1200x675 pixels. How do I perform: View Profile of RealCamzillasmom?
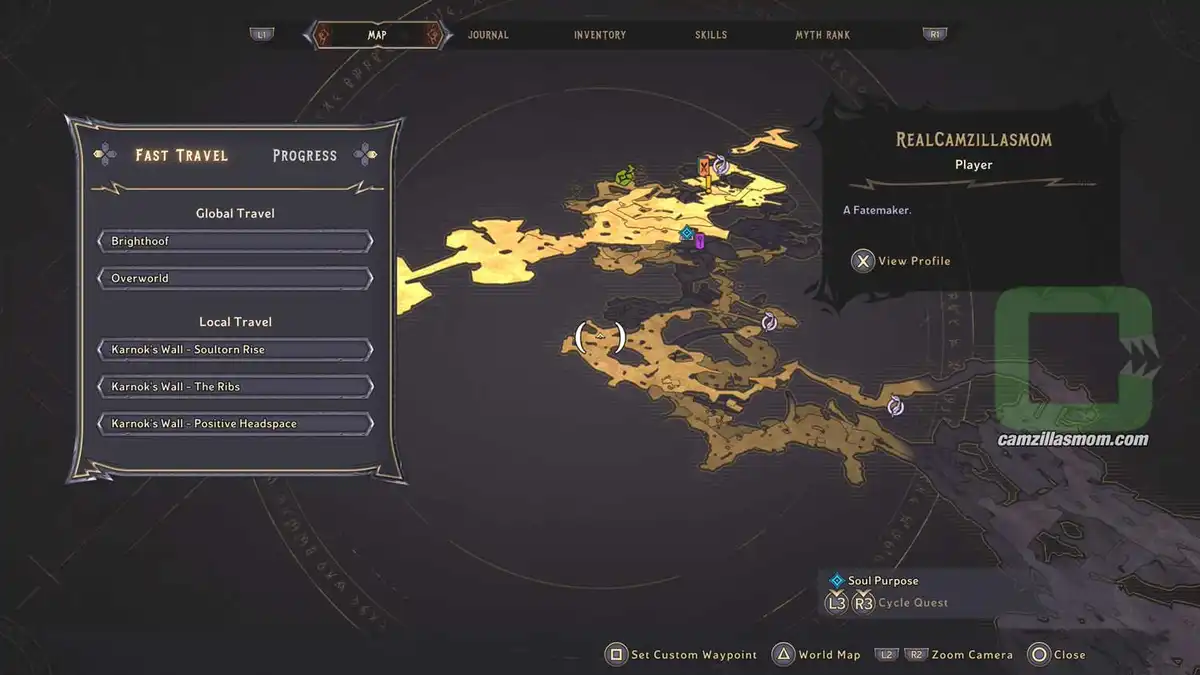coord(902,261)
